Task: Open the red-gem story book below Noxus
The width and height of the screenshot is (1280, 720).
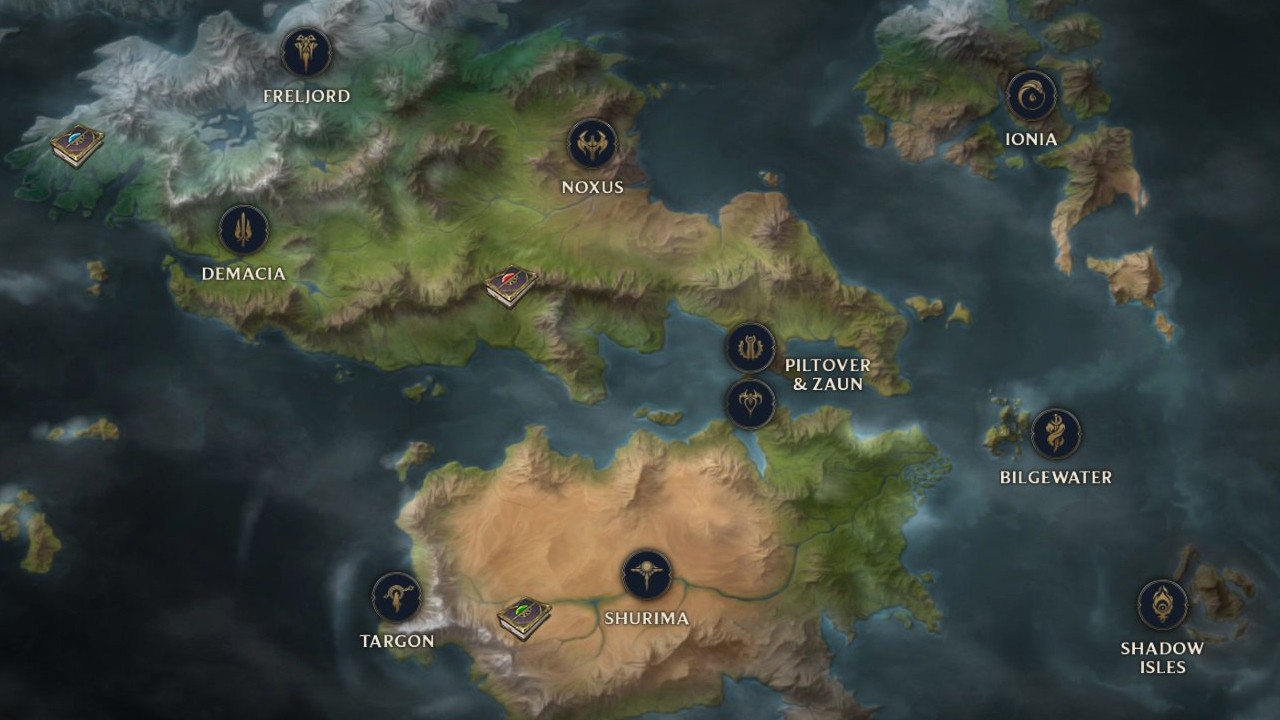Action: tap(511, 286)
